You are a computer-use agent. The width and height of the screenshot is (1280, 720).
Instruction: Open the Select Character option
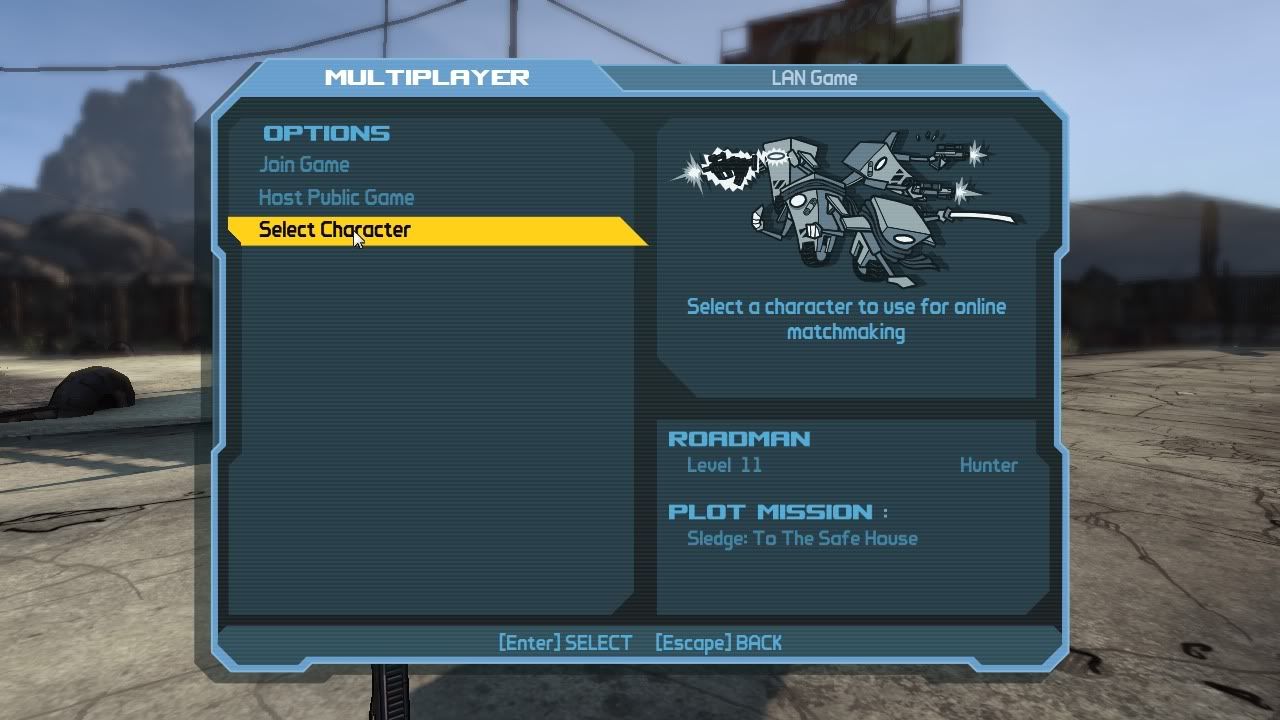(x=335, y=230)
